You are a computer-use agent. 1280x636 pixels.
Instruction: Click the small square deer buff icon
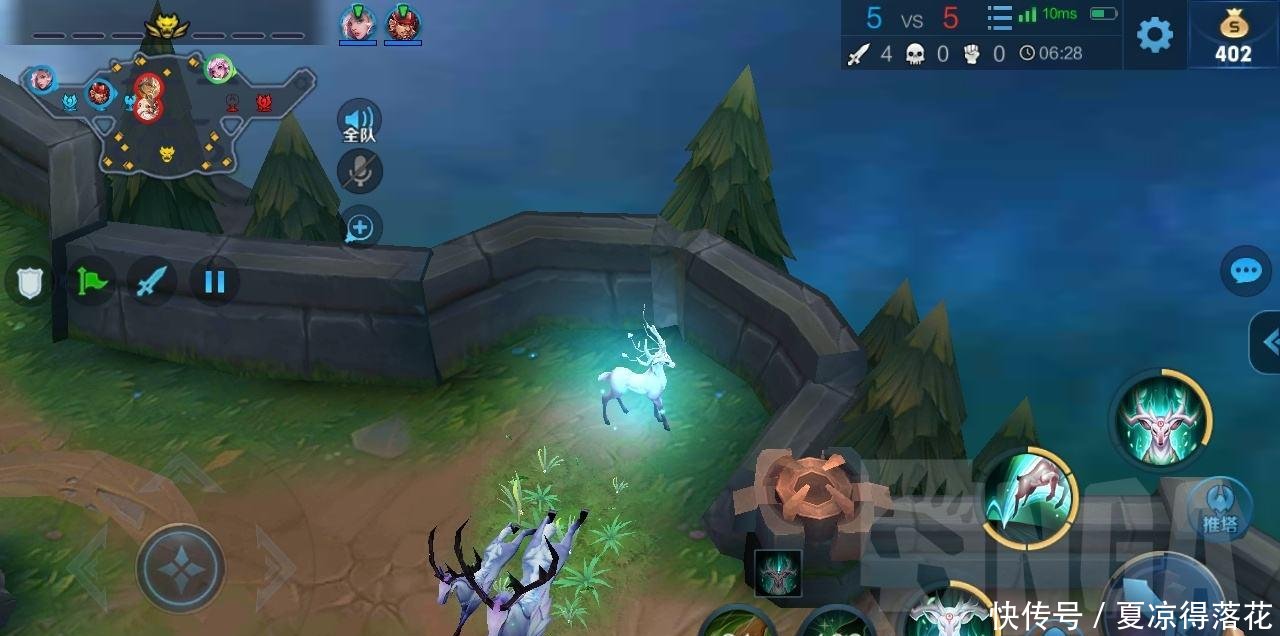(777, 574)
